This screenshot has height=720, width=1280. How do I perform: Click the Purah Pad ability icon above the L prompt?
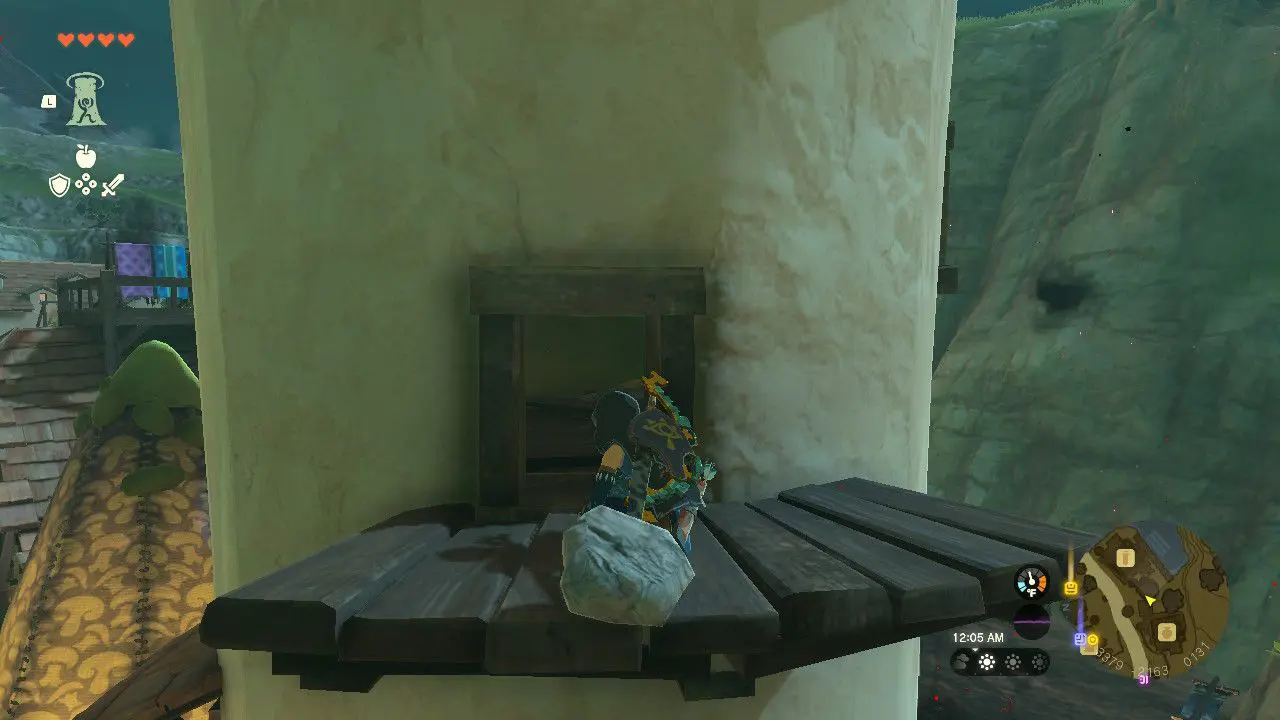86,100
